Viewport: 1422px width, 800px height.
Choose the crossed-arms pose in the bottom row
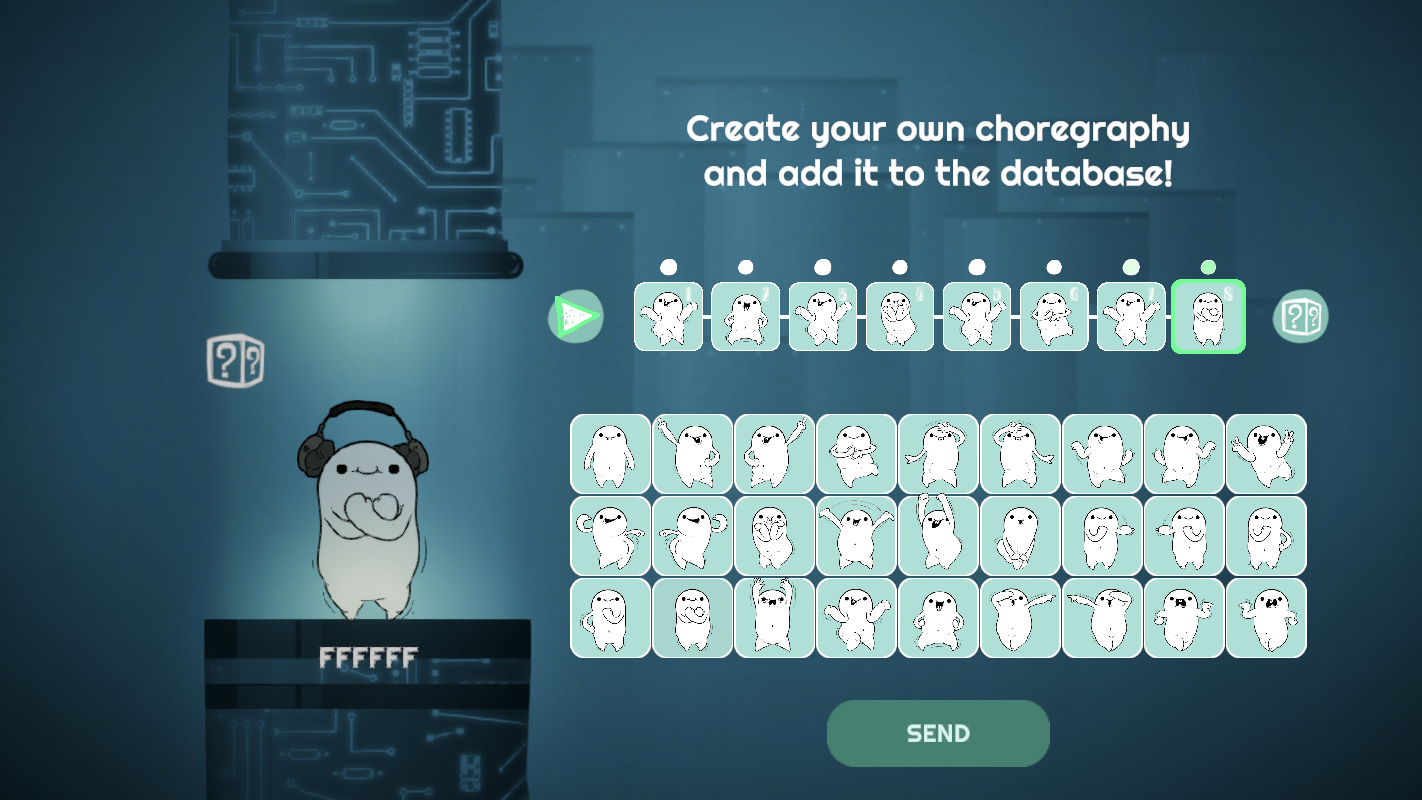[692, 618]
